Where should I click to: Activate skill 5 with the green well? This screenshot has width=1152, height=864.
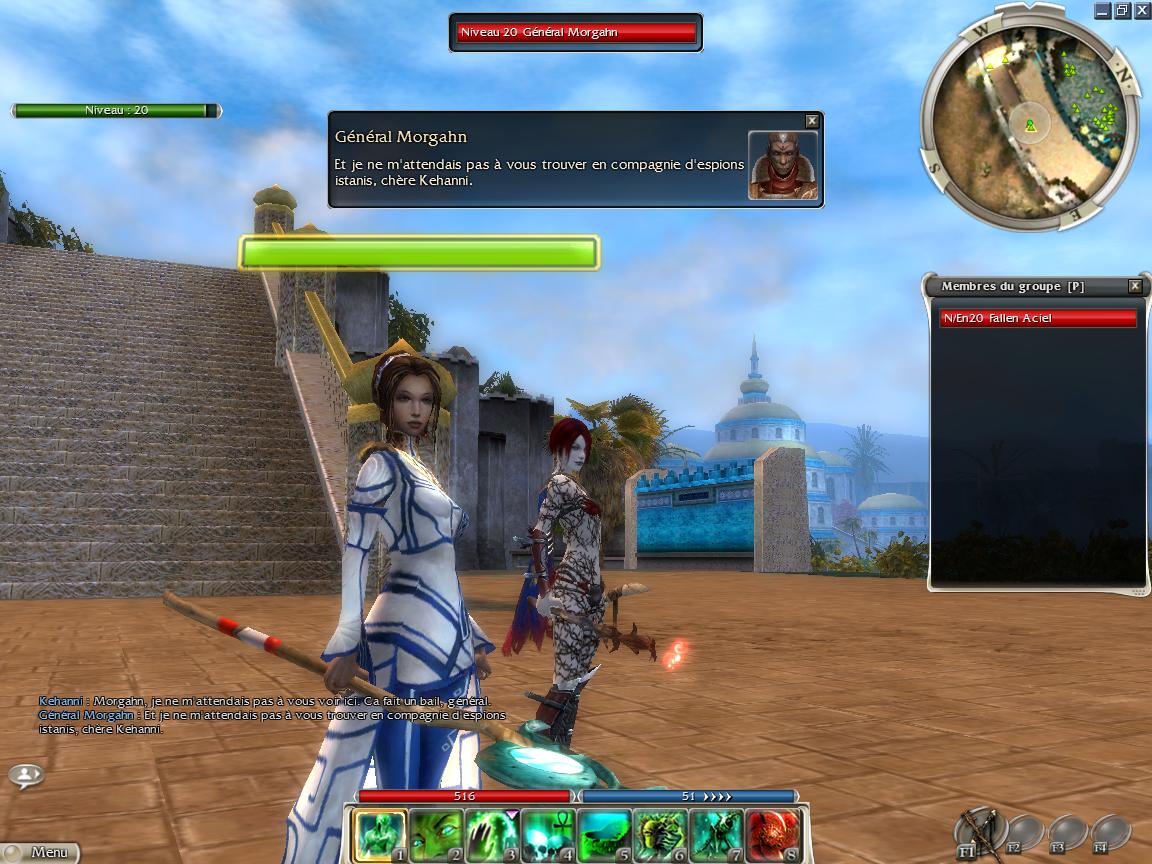pyautogui.click(x=604, y=835)
